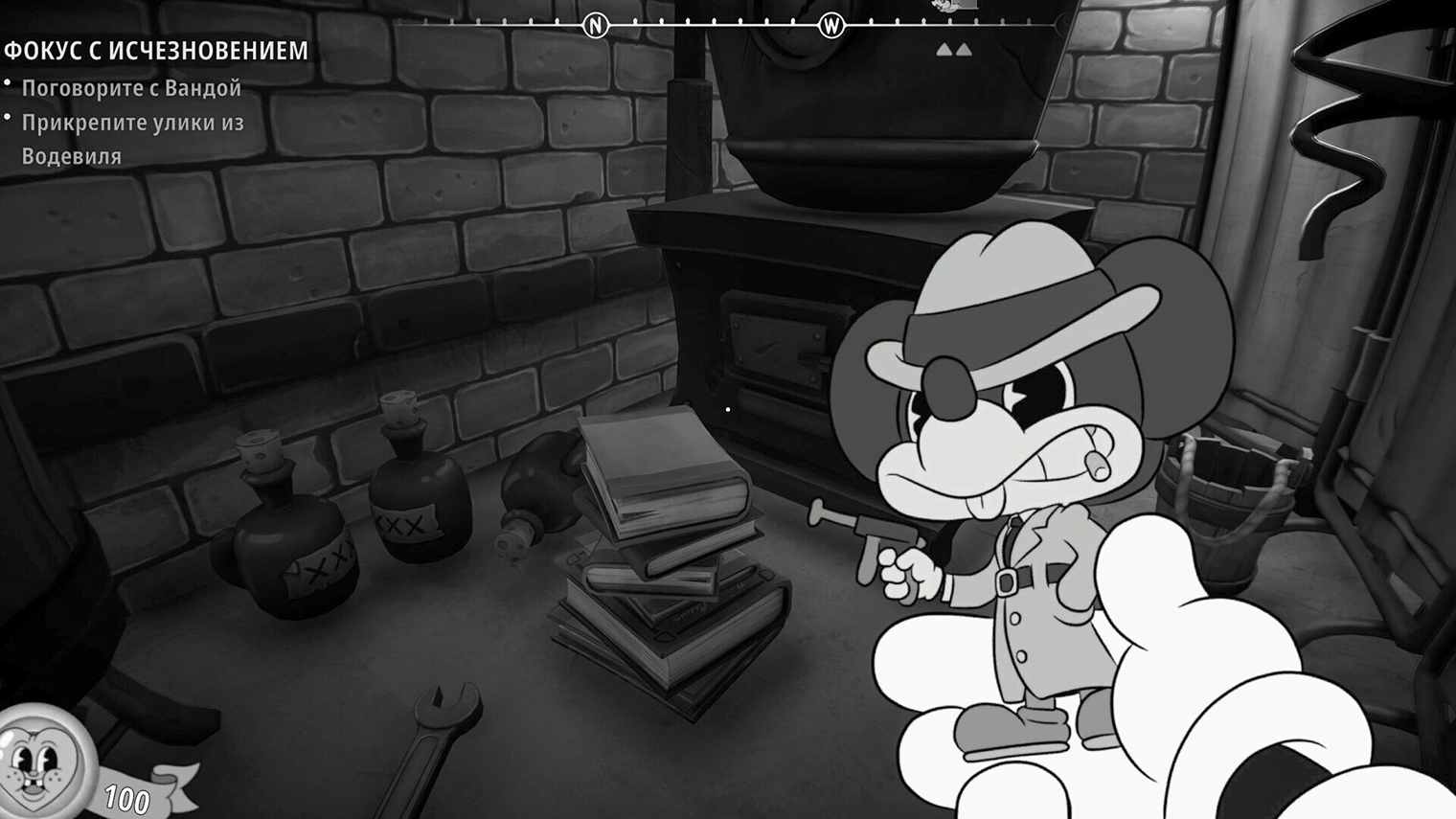Click the N marker on the compass
The image size is (1456, 819).
coord(596,25)
